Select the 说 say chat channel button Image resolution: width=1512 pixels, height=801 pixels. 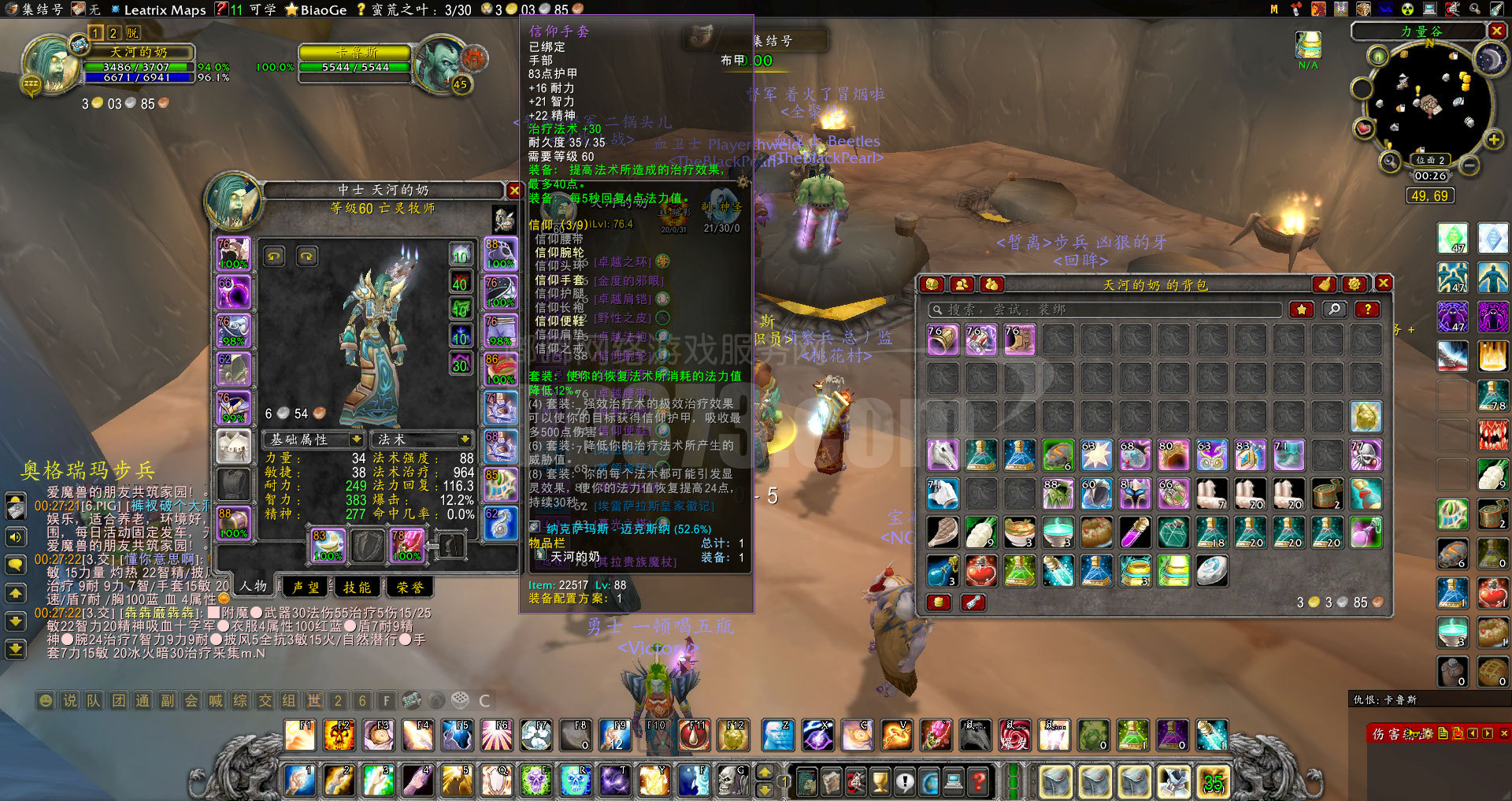point(70,700)
